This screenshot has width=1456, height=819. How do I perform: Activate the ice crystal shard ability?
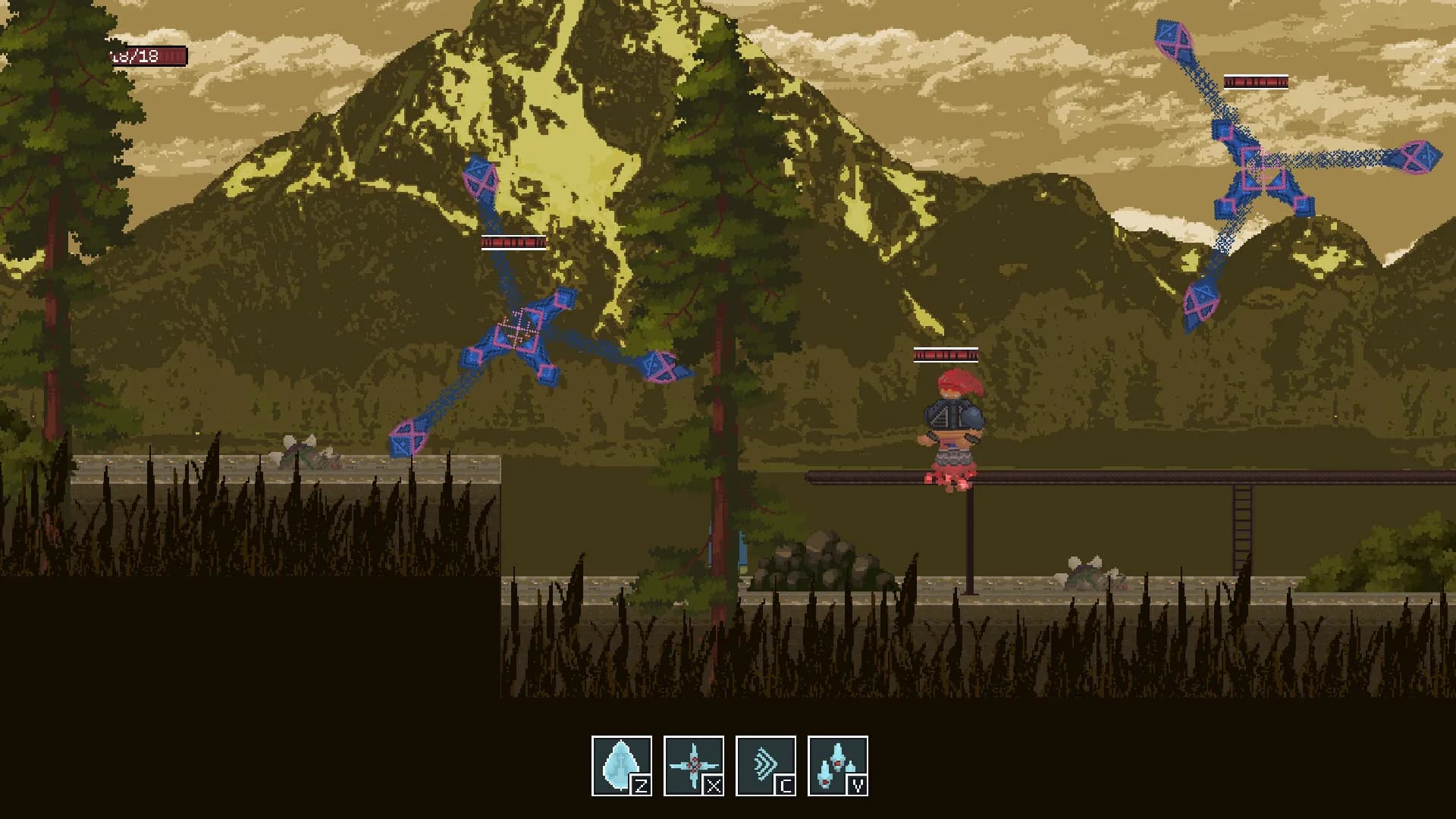click(x=621, y=765)
